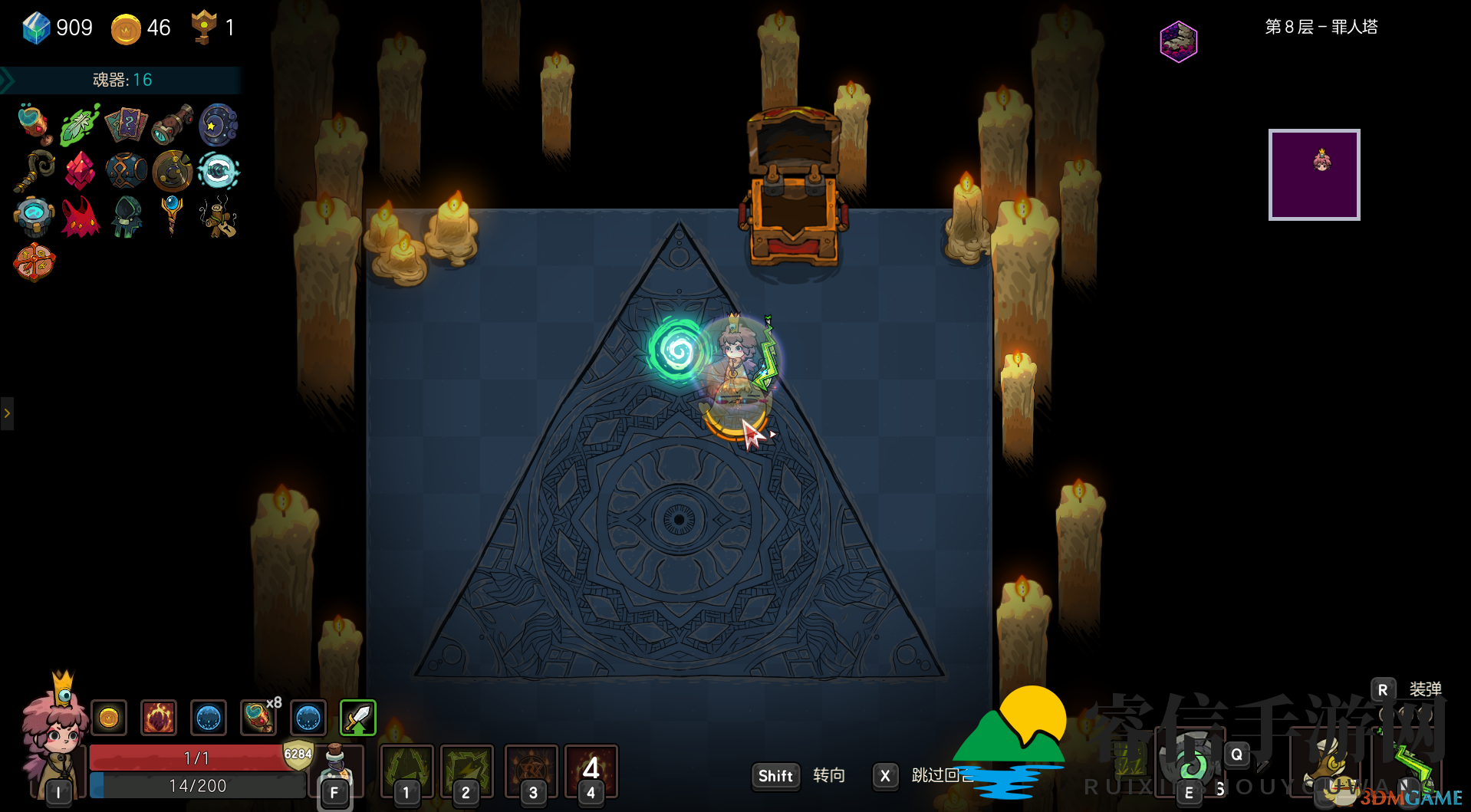Image resolution: width=1471 pixels, height=812 pixels.
Task: Select the crescent moon star relic
Action: click(218, 125)
